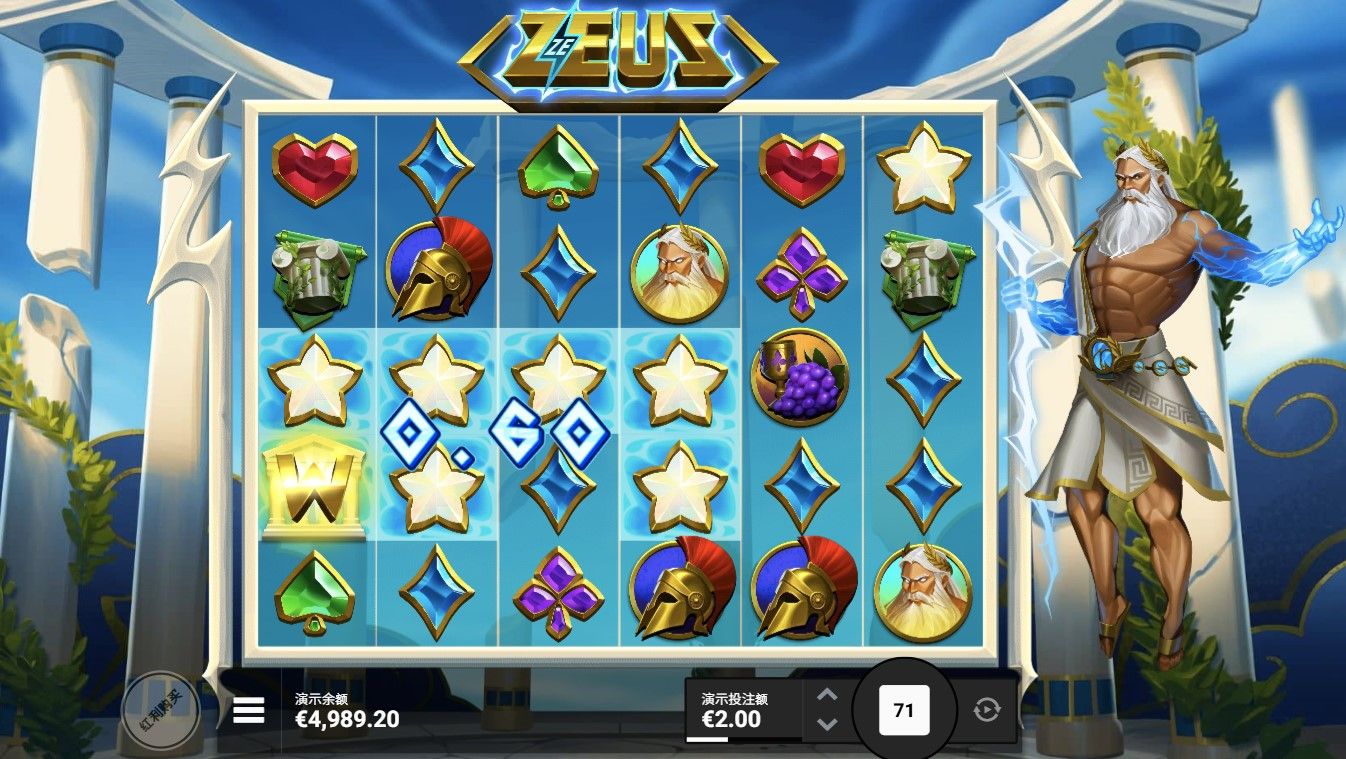Open the hamburger menu

pyautogui.click(x=249, y=710)
